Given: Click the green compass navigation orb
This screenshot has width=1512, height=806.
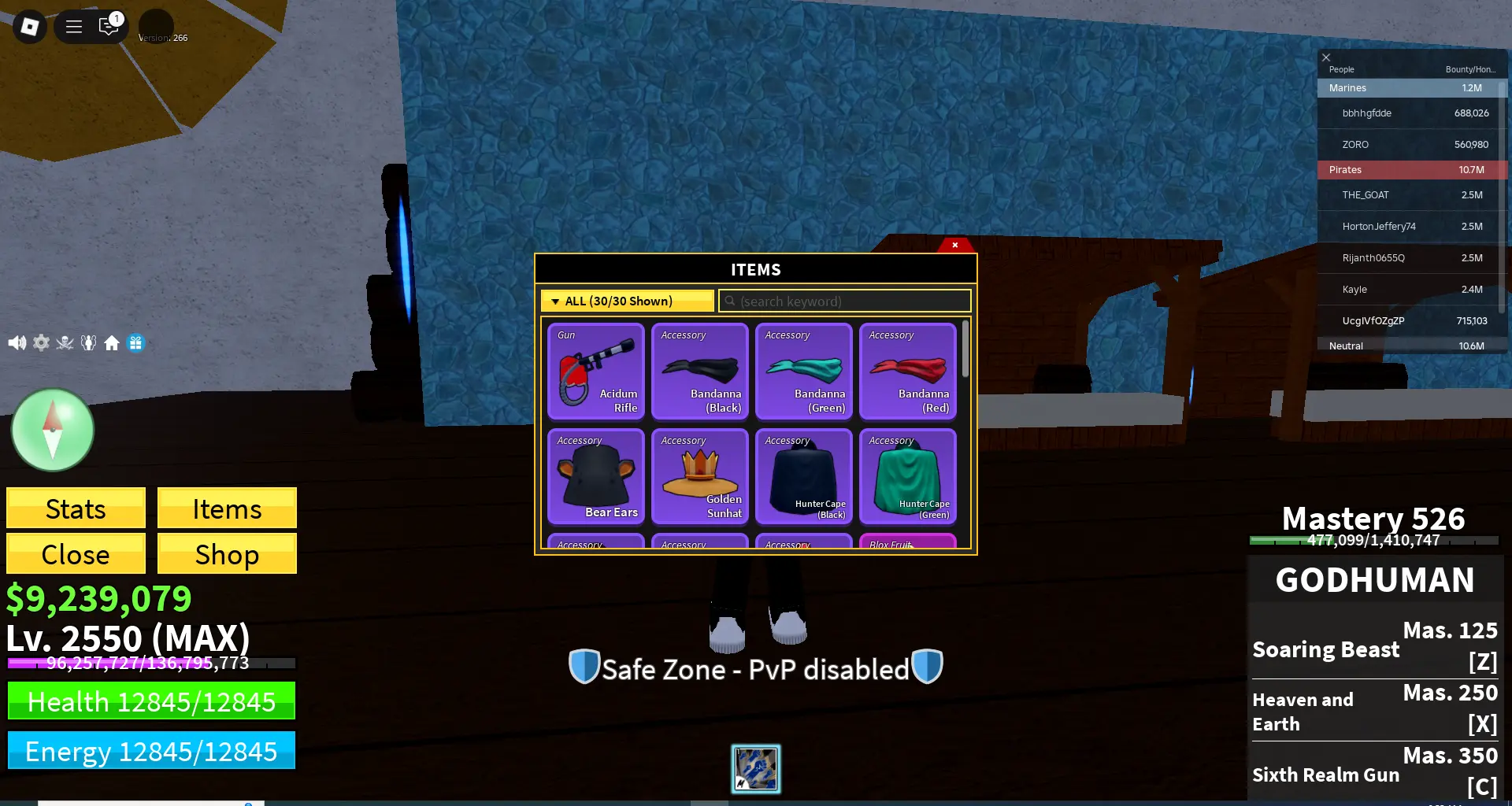Looking at the screenshot, I should tap(52, 430).
